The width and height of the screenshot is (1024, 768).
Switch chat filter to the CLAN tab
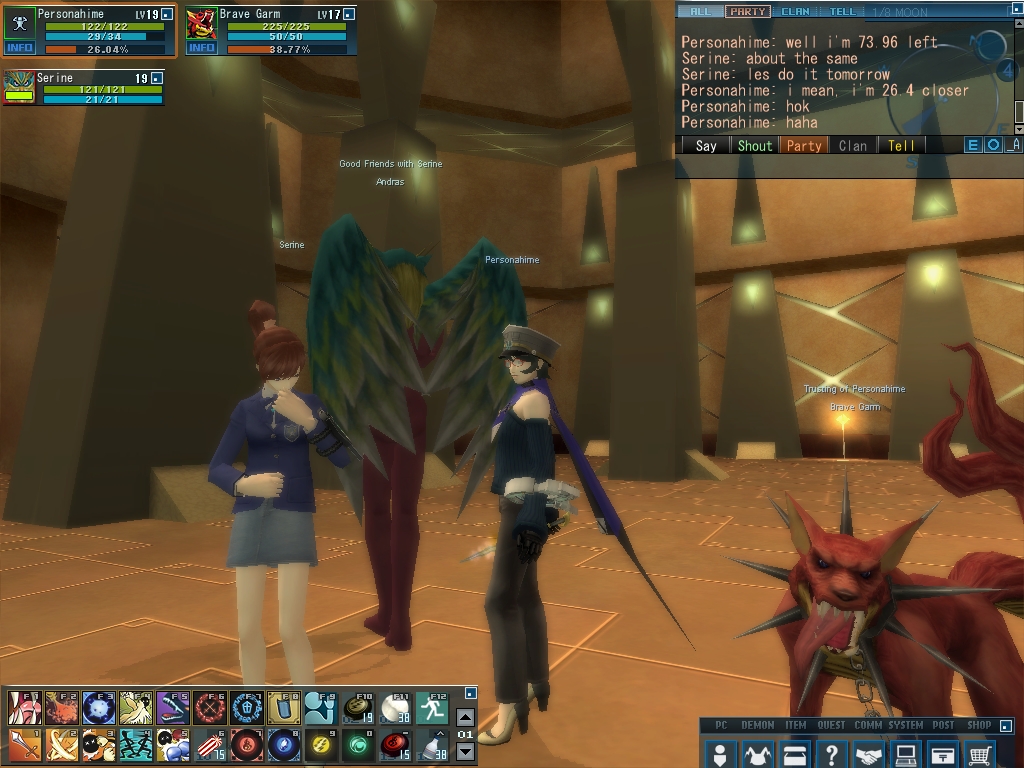pyautogui.click(x=795, y=12)
